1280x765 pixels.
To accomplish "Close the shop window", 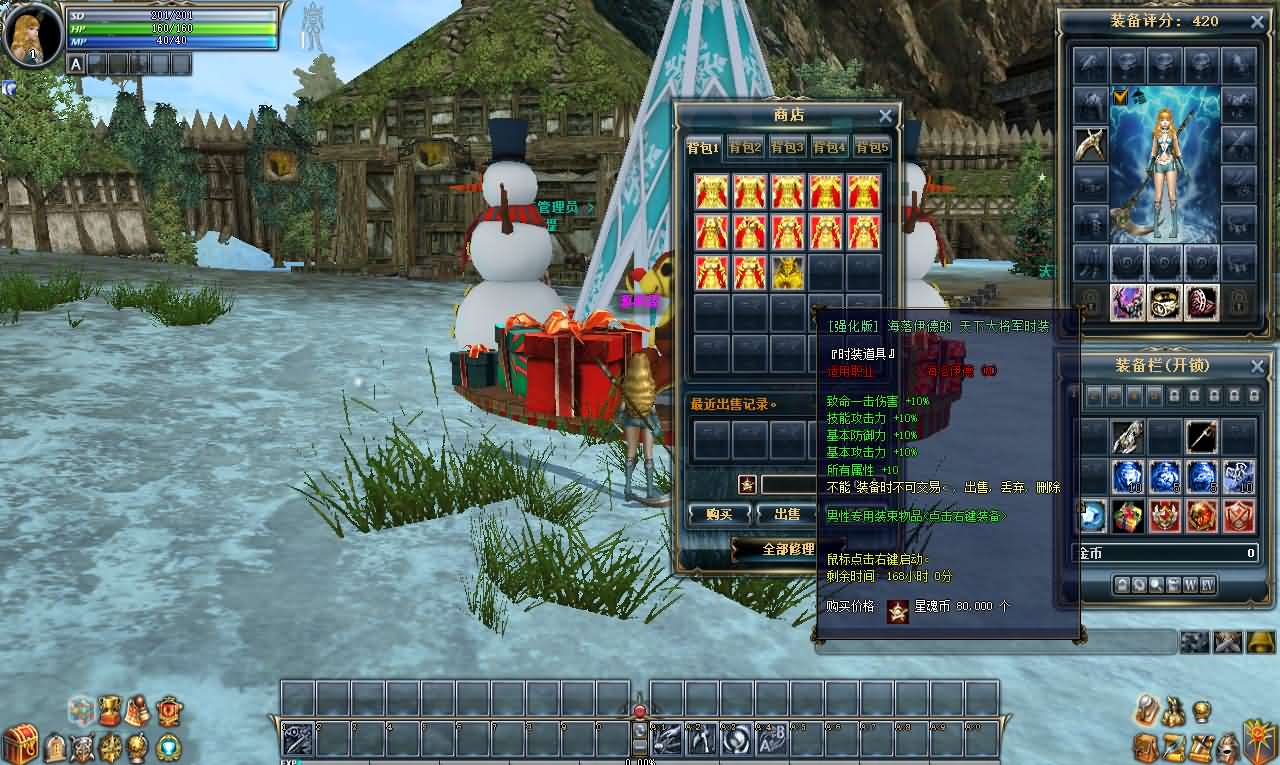I will pos(885,116).
